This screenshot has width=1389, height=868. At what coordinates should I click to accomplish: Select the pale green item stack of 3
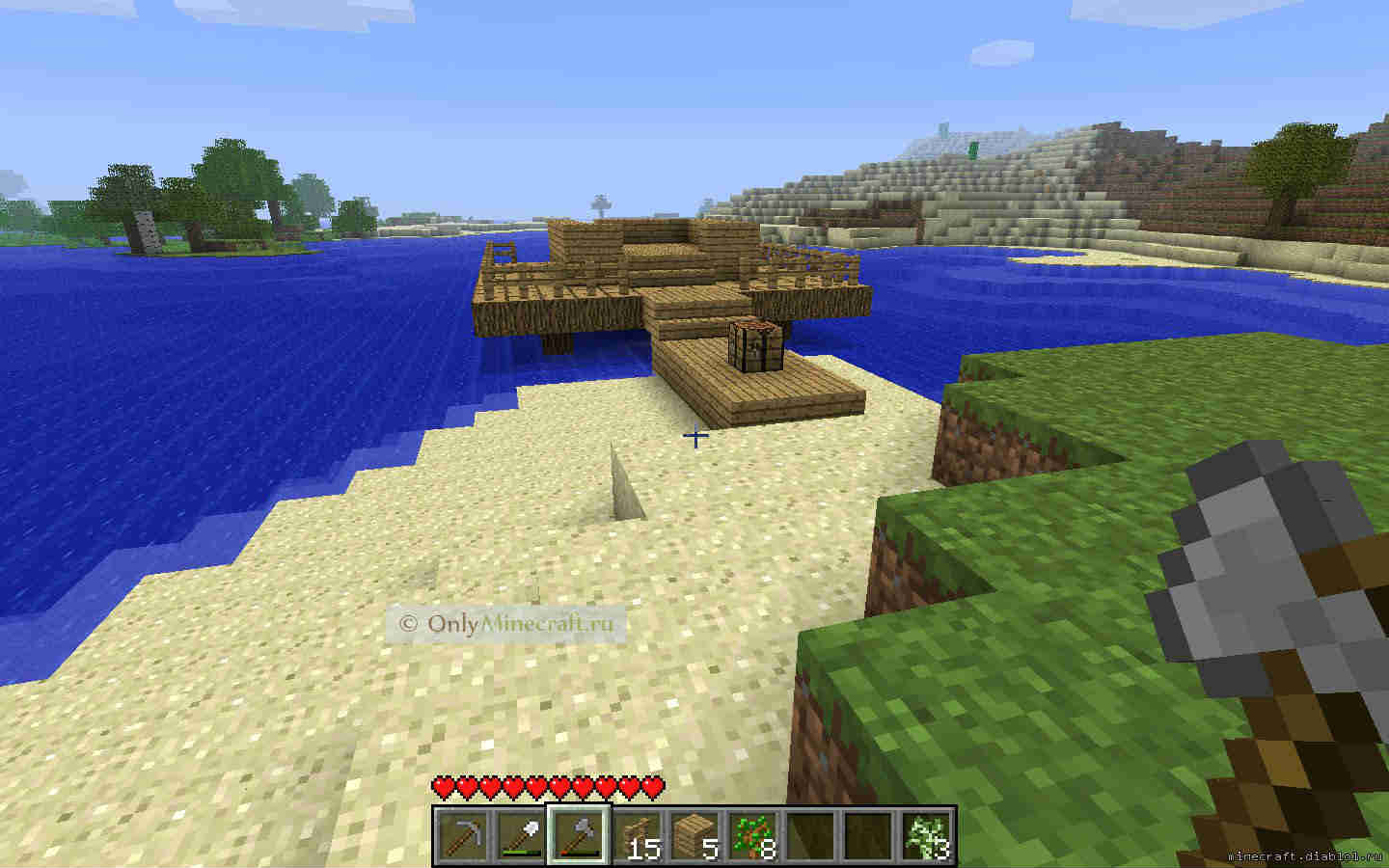(x=927, y=833)
